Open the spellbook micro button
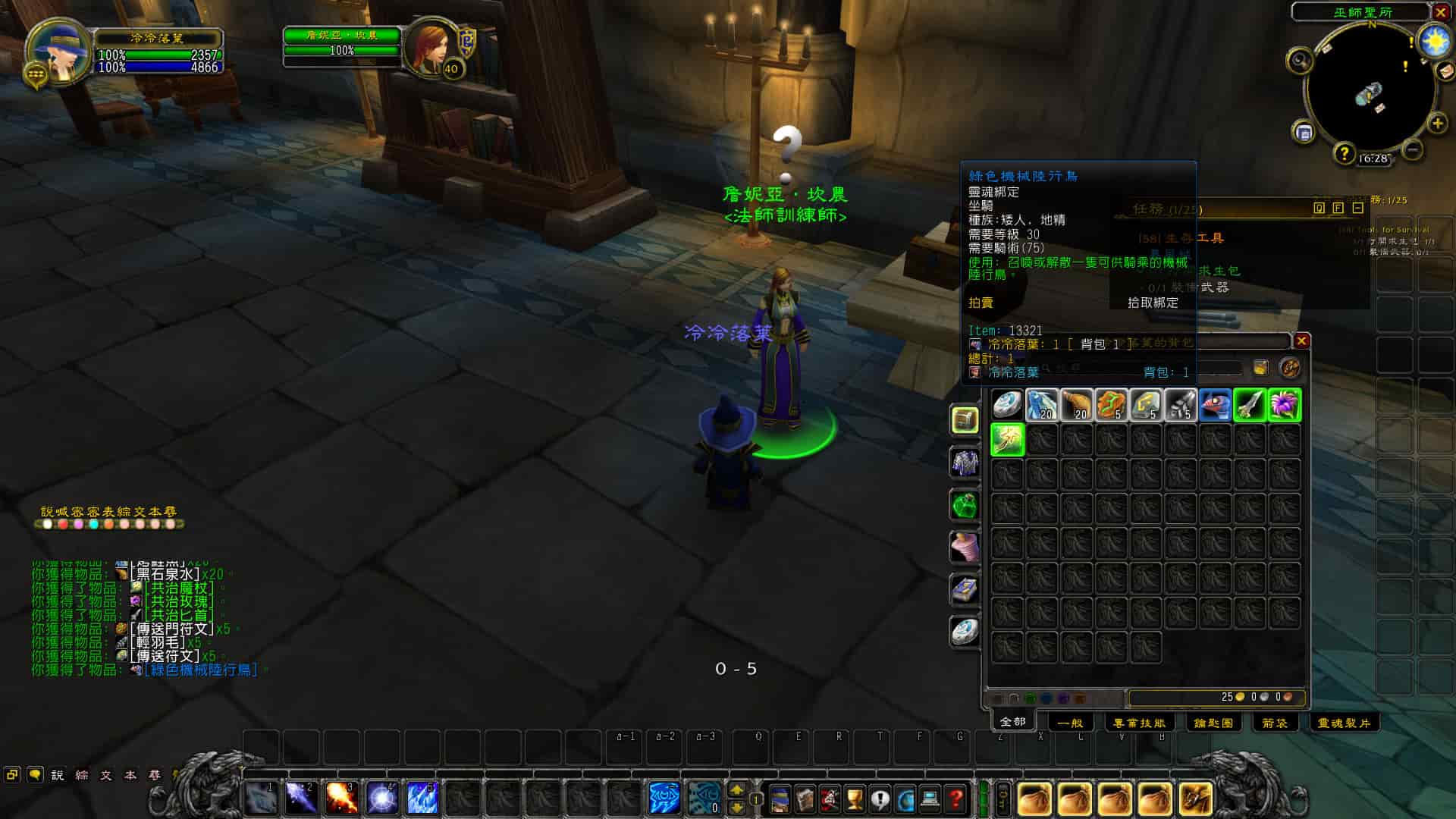 pos(805,799)
